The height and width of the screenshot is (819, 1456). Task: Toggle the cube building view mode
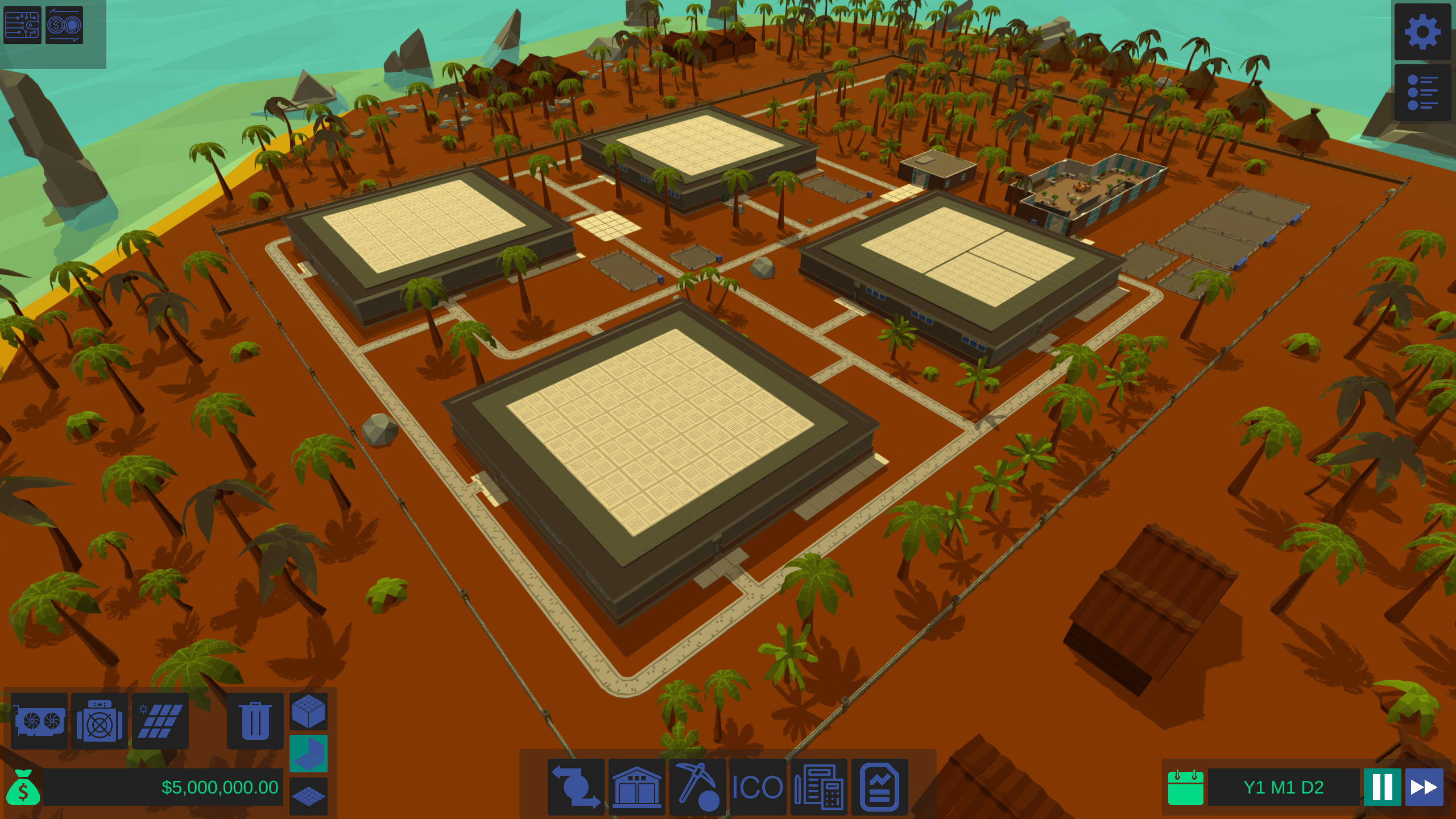click(x=308, y=711)
